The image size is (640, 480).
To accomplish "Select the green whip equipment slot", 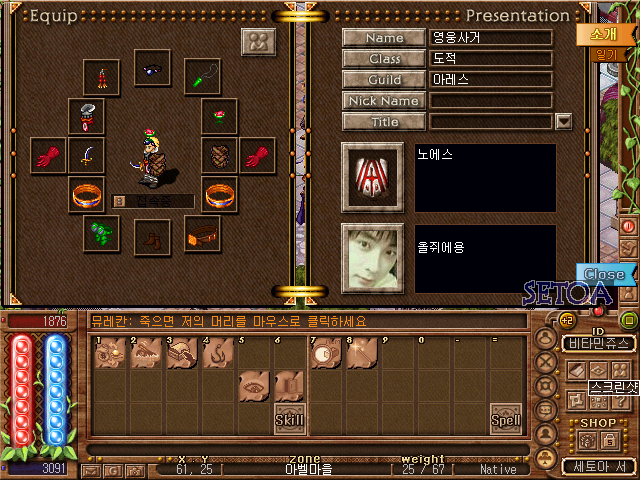I will tap(205, 74).
